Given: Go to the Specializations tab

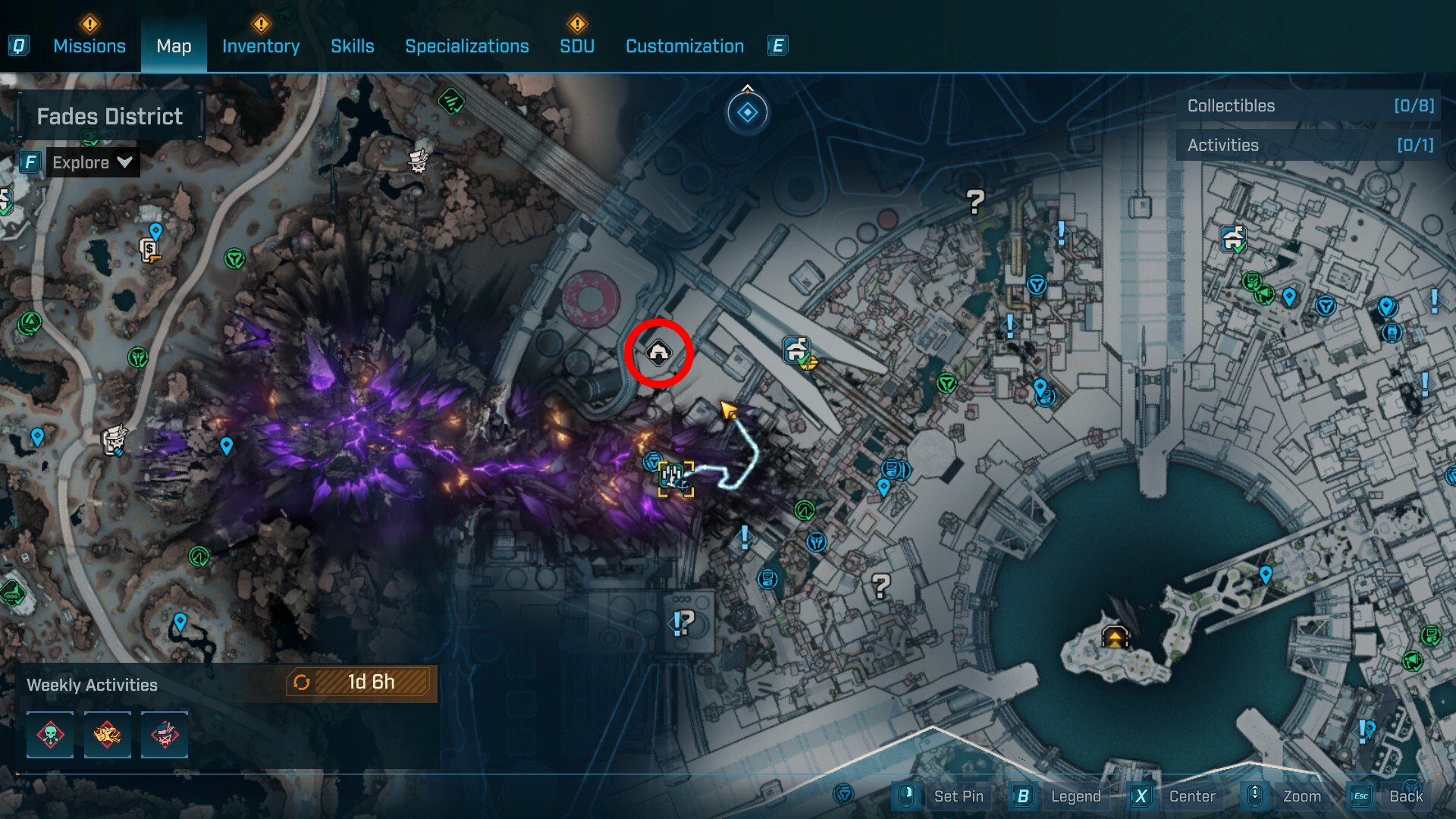Looking at the screenshot, I should pyautogui.click(x=467, y=46).
